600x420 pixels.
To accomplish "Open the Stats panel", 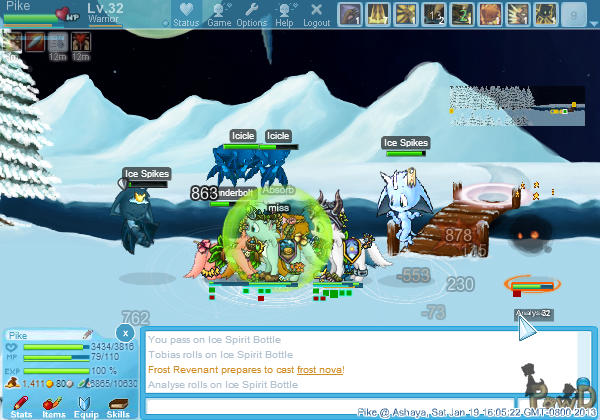I will (22, 404).
